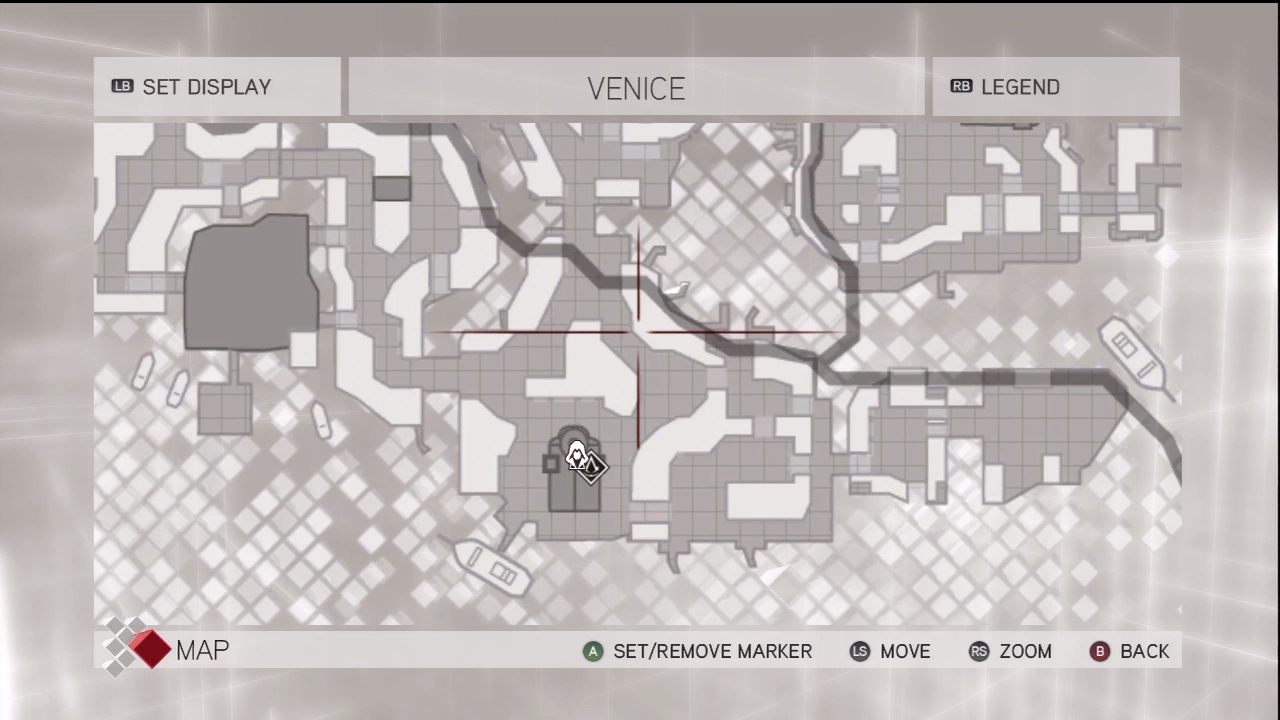
Task: Click the RS stick icon next to Zoom
Action: tap(978, 651)
